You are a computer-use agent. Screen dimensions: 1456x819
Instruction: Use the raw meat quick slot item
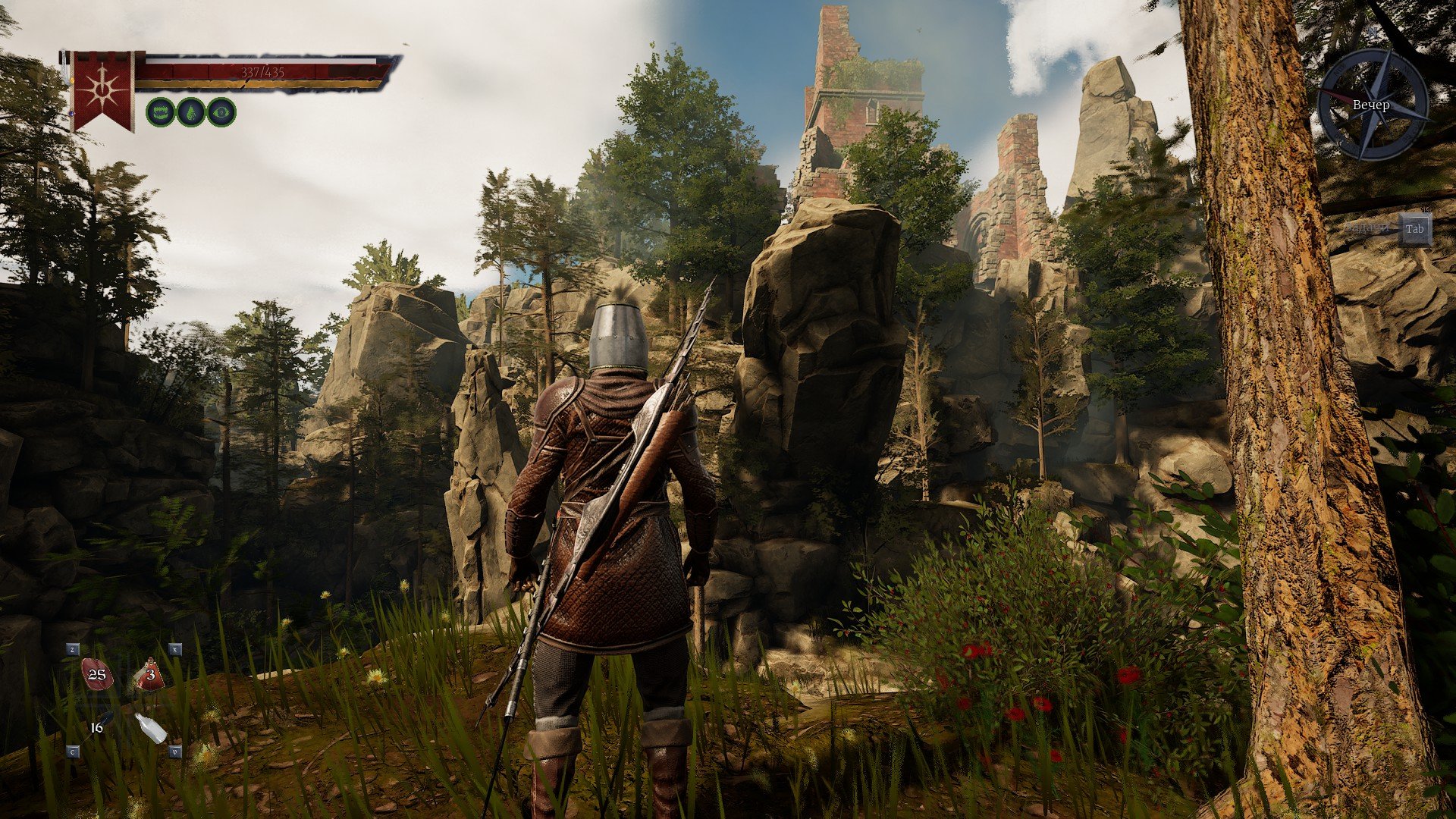pos(97,674)
